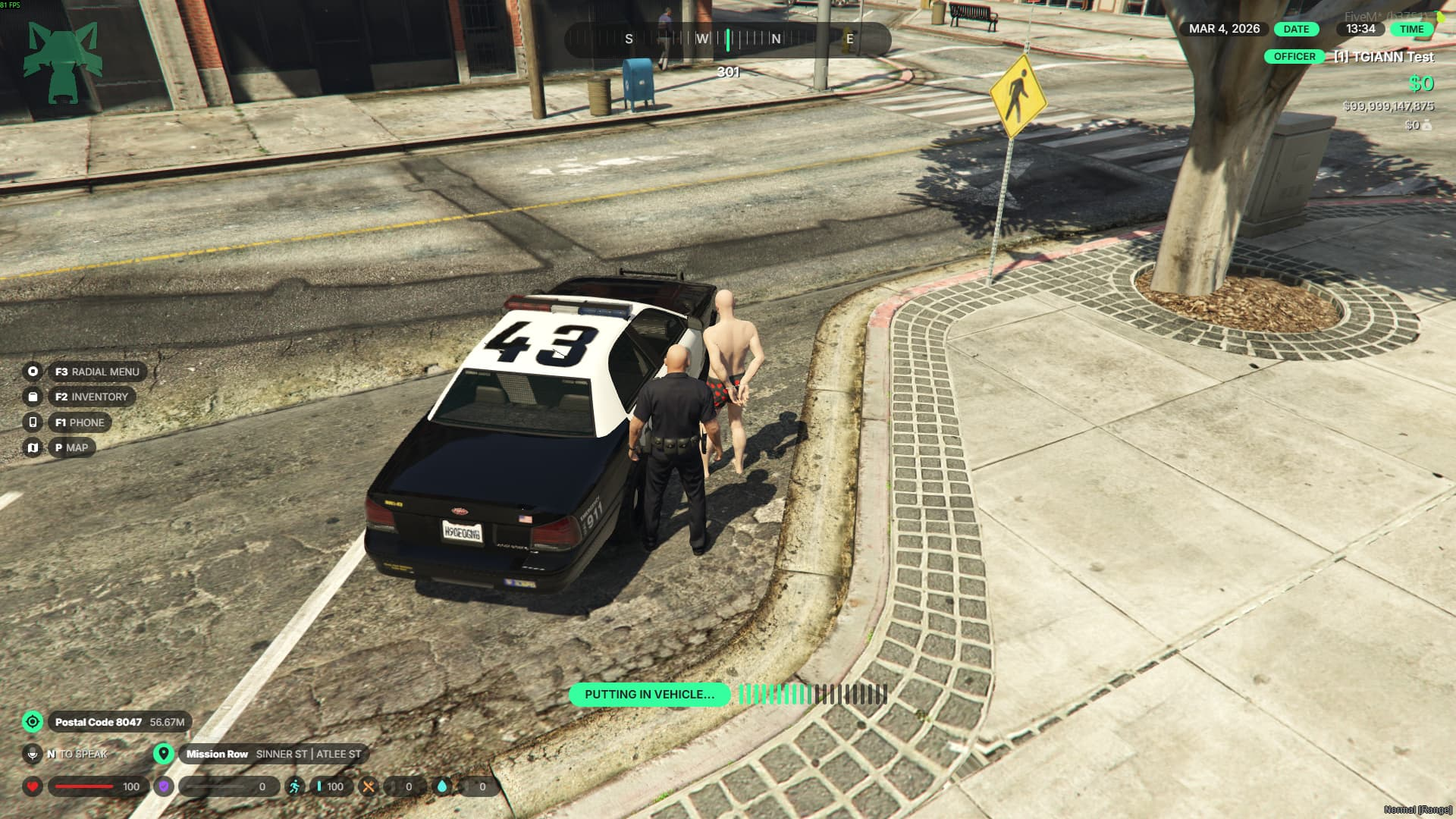The image size is (1456, 819).
Task: Open the Inventory shortcut
Action: pos(91,397)
